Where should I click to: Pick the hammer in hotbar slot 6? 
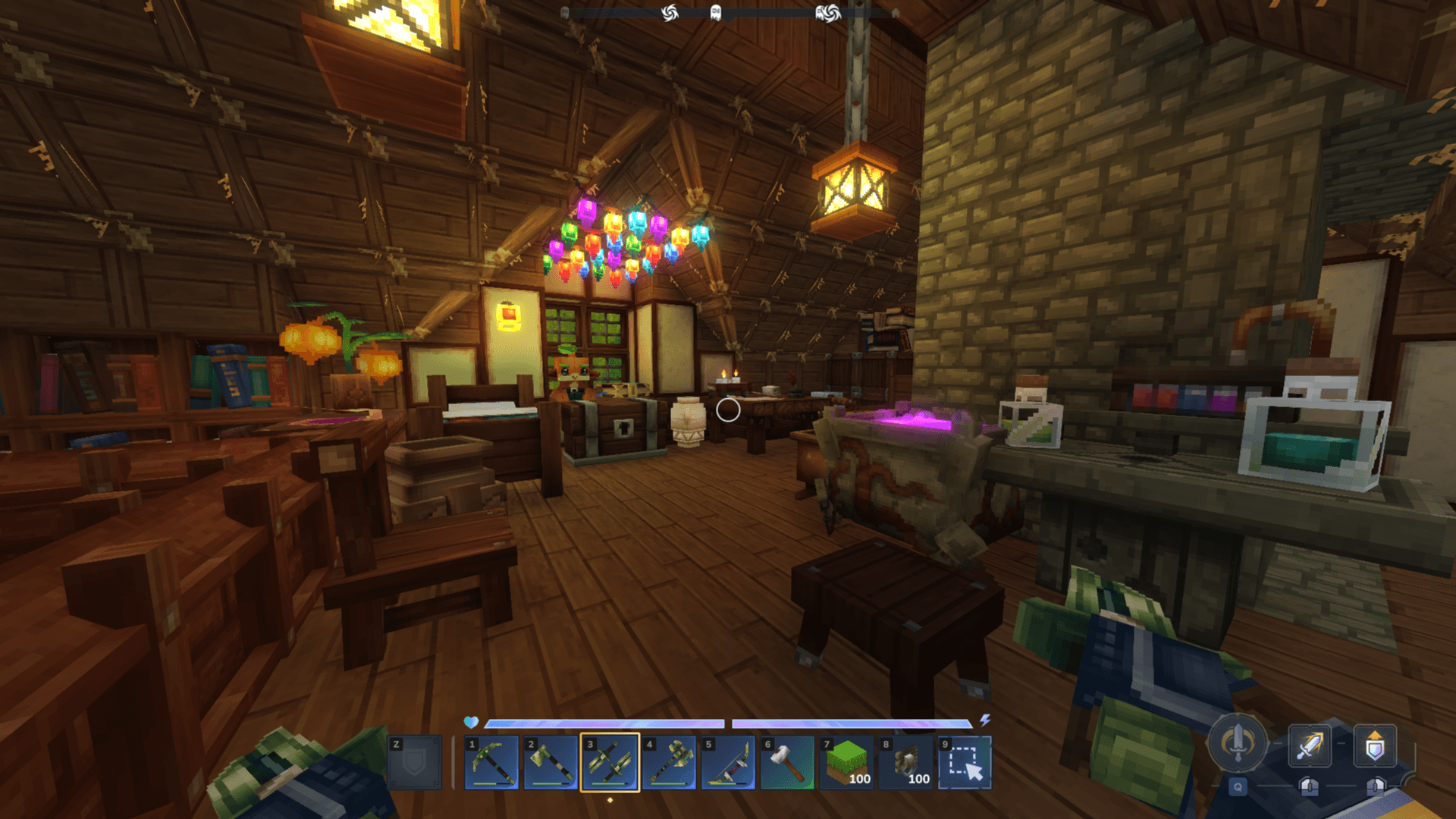click(x=787, y=762)
